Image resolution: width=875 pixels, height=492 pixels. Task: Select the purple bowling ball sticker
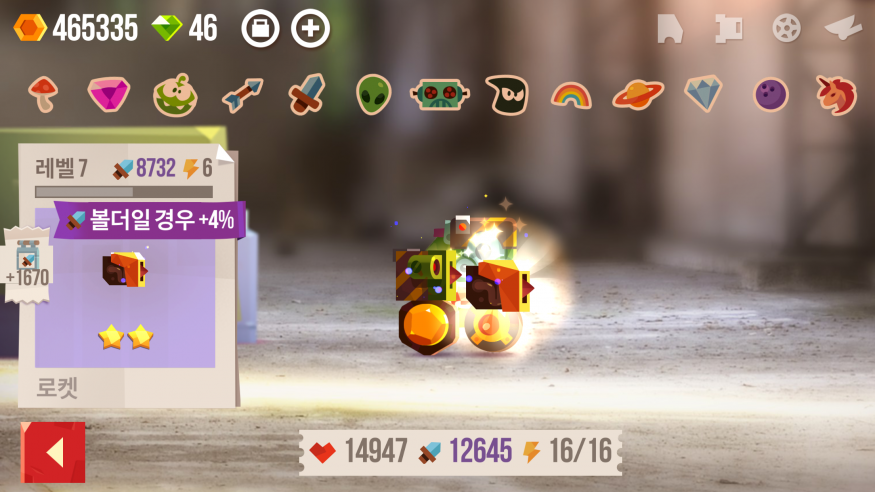click(771, 95)
